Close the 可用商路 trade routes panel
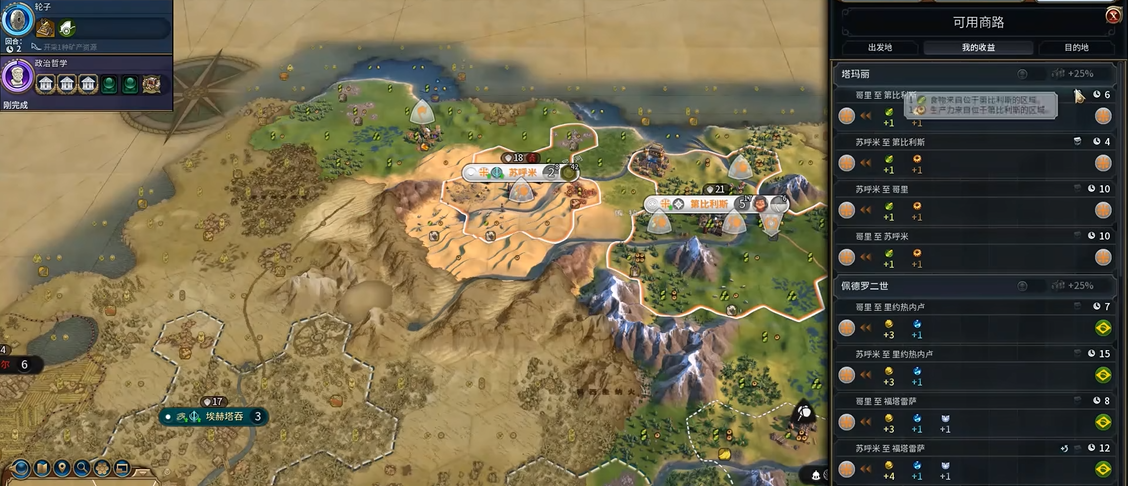Screen dimensions: 1128x486 coord(1112,15)
